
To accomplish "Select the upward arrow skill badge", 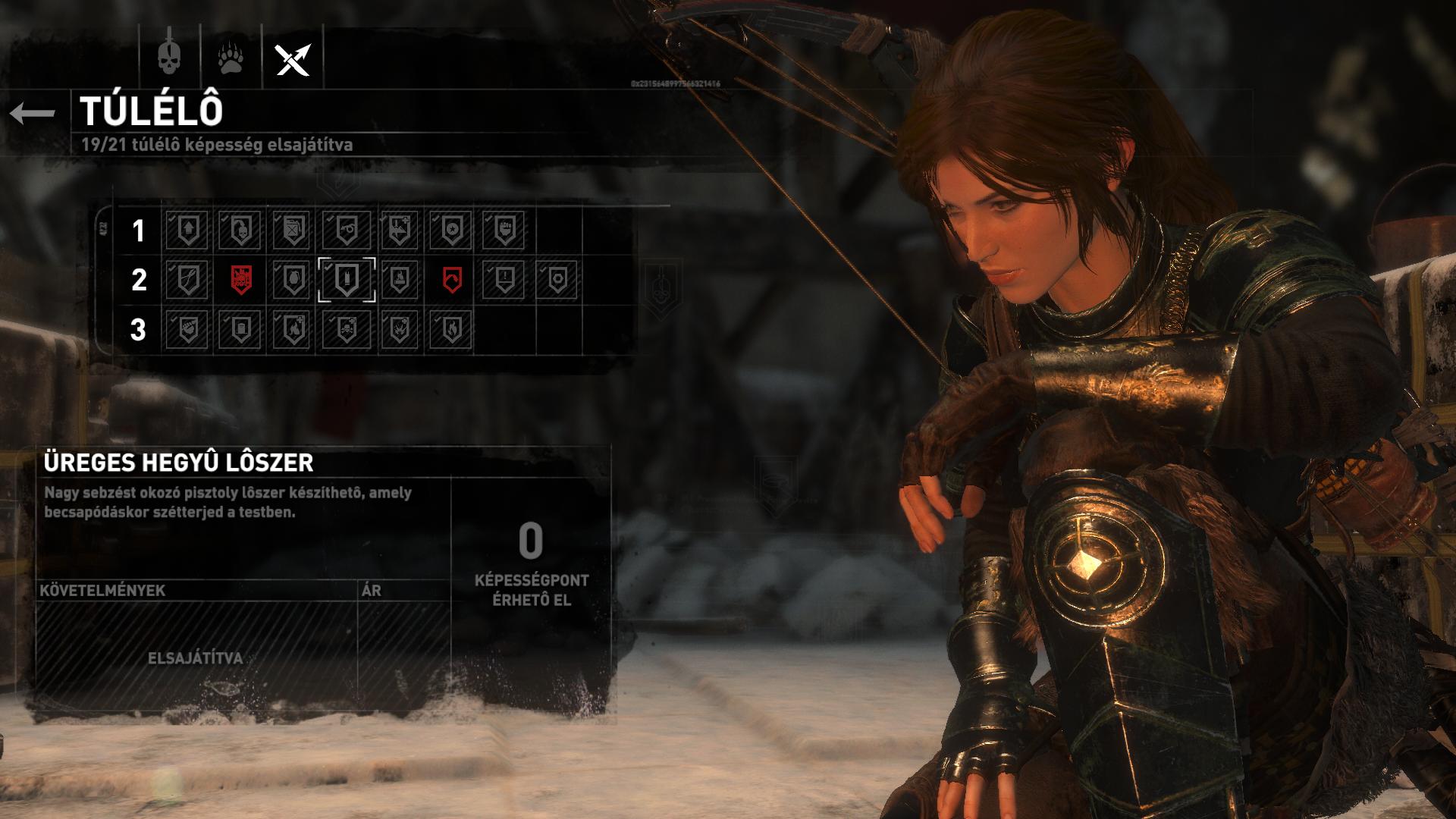I will click(x=187, y=230).
